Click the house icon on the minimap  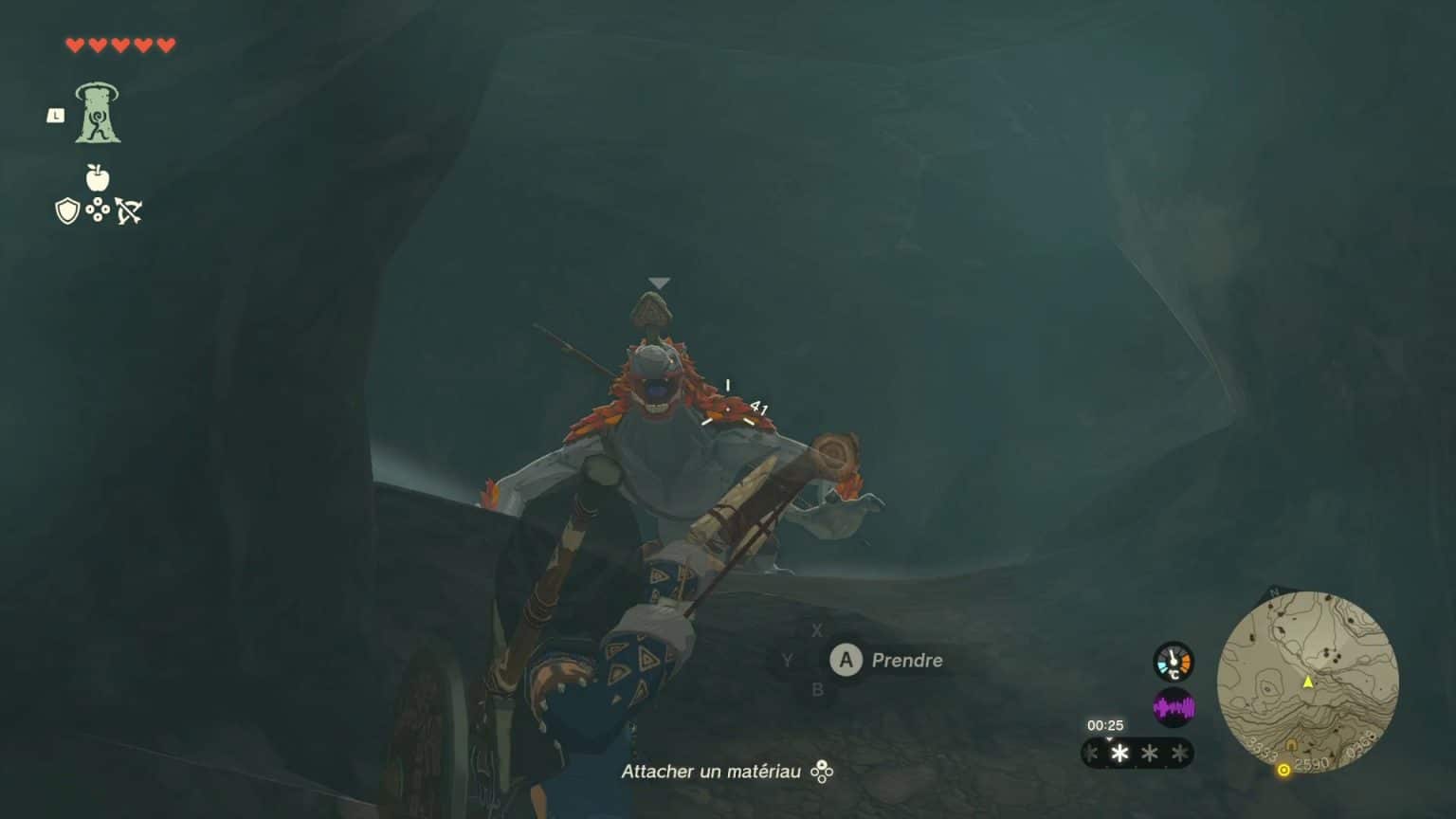(x=1291, y=743)
